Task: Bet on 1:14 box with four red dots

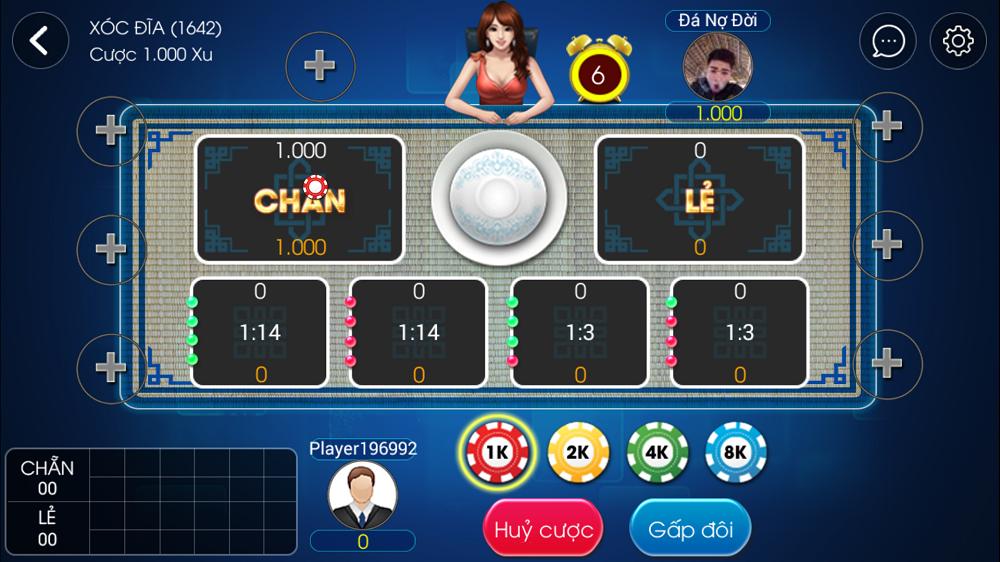Action: [419, 332]
